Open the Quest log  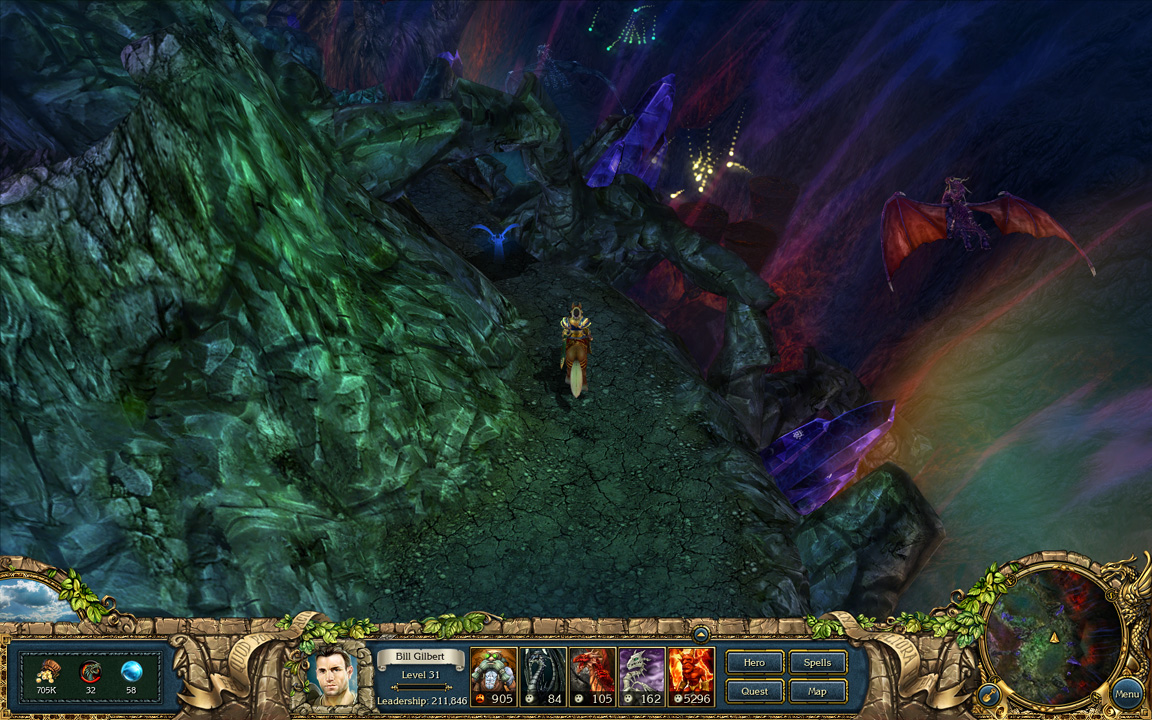point(755,691)
